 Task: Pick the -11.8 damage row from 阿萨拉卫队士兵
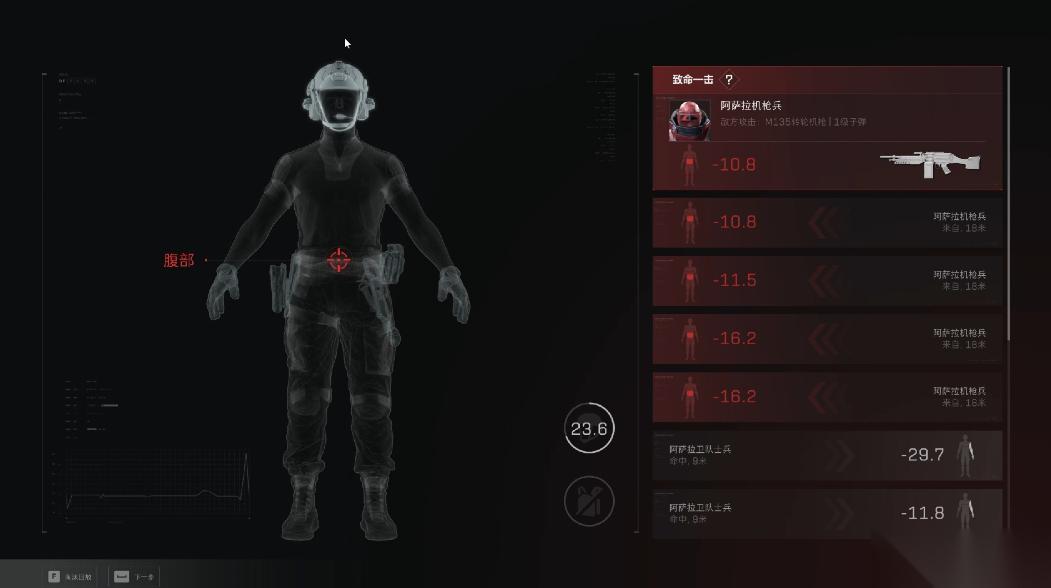827,513
